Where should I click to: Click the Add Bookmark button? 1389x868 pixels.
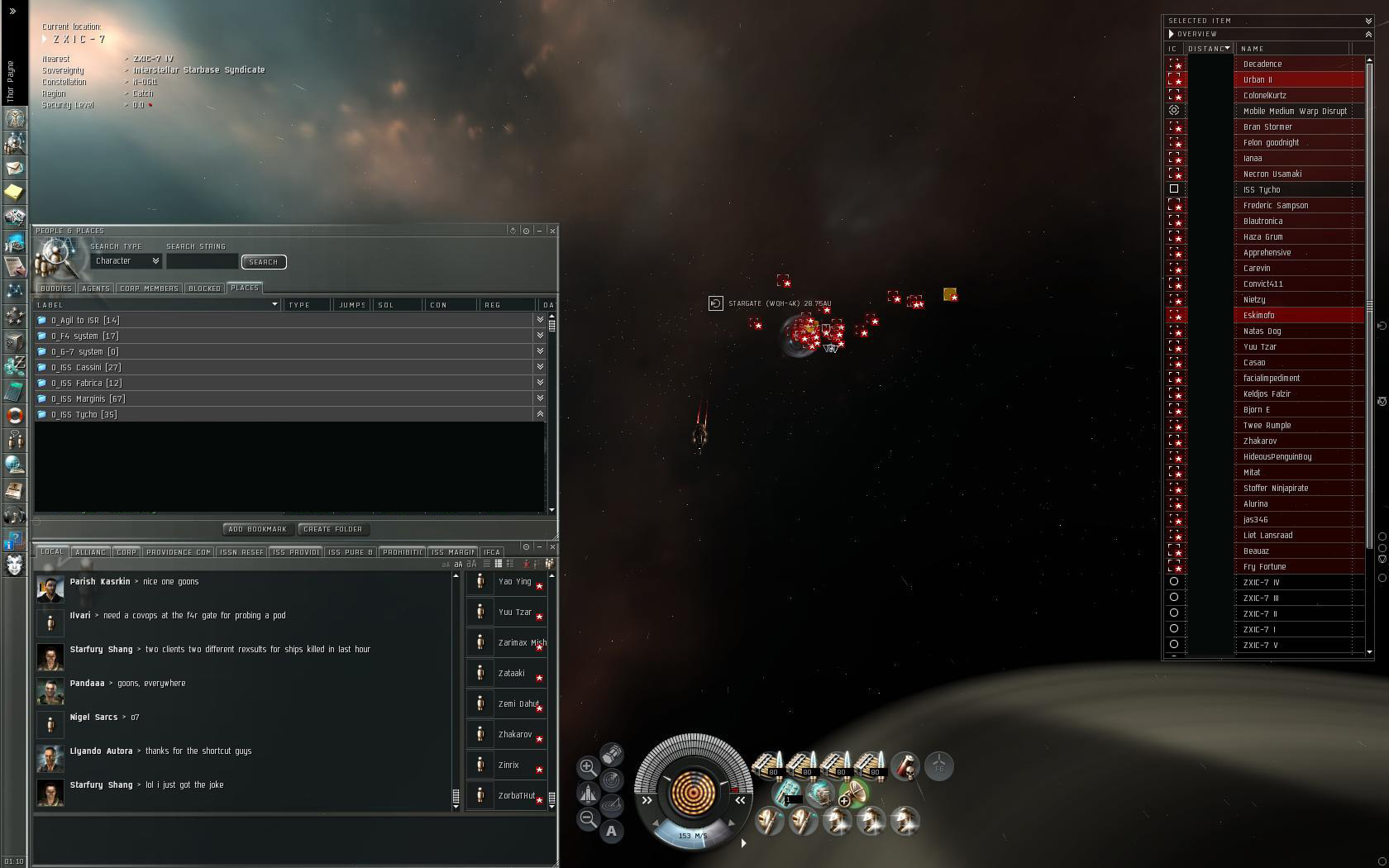(257, 529)
